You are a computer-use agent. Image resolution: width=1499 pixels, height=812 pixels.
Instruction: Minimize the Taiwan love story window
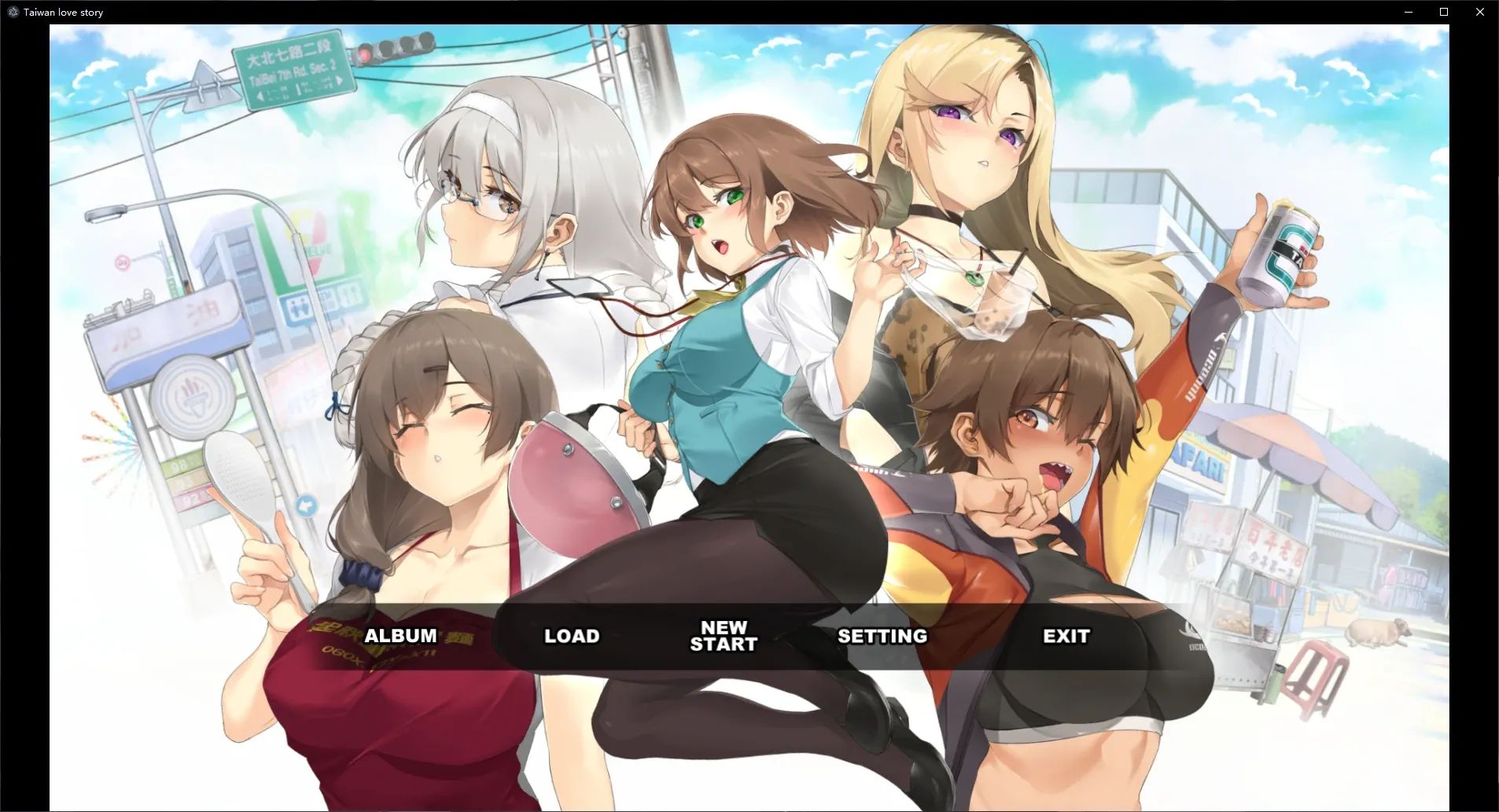1408,12
